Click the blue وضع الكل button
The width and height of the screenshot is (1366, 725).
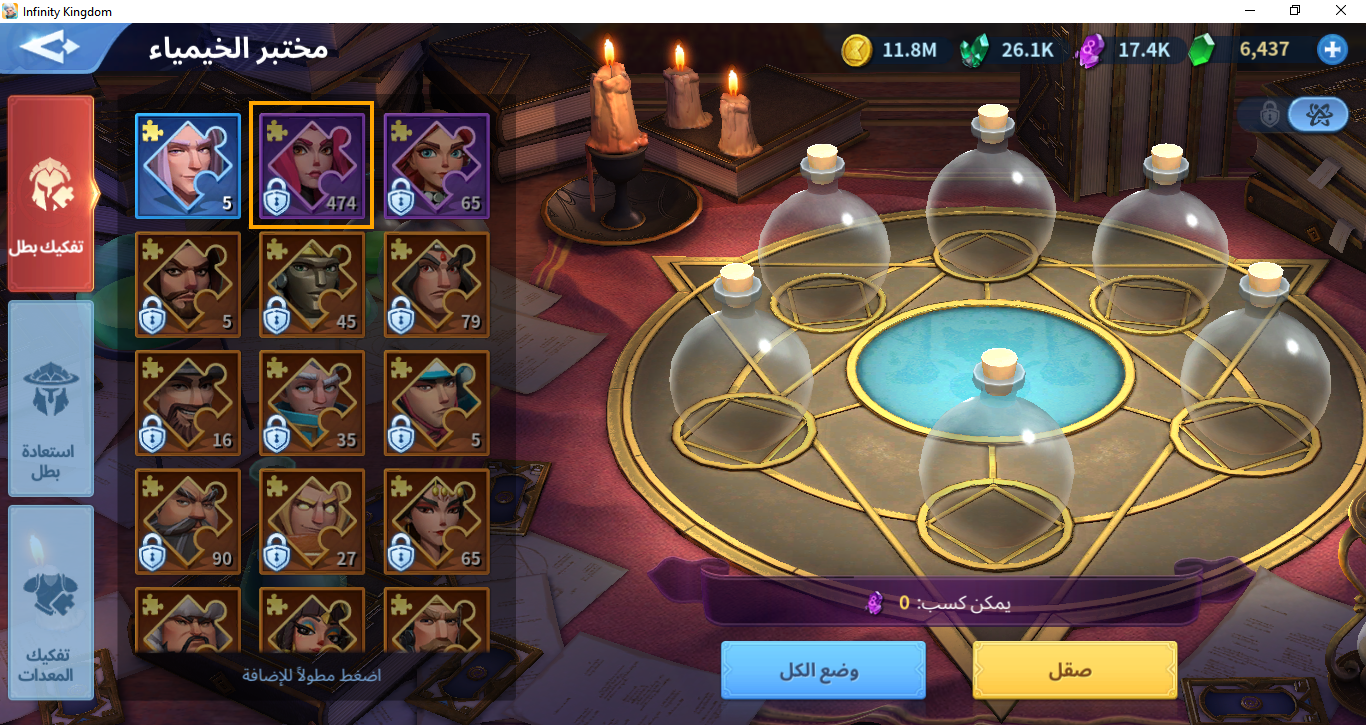(x=823, y=670)
